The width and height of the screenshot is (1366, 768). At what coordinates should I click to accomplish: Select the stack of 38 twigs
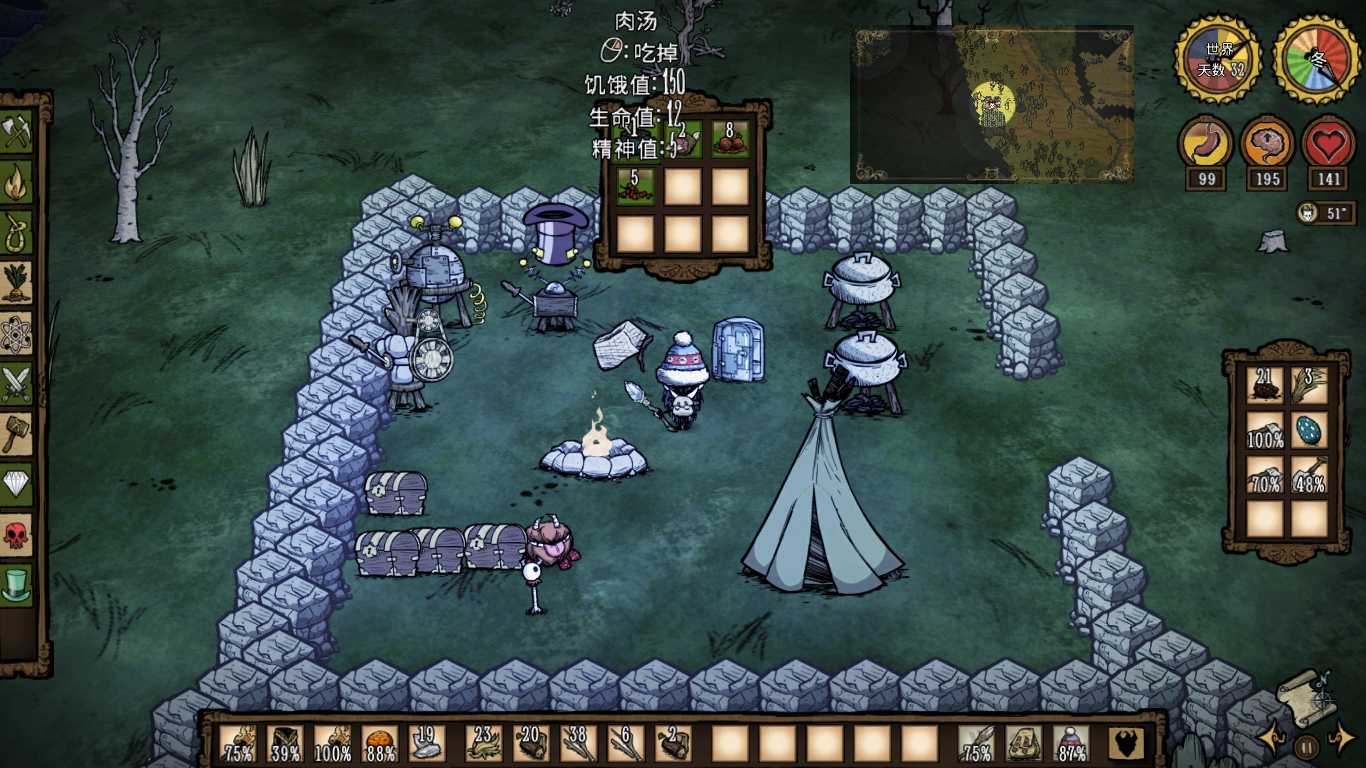(x=578, y=744)
